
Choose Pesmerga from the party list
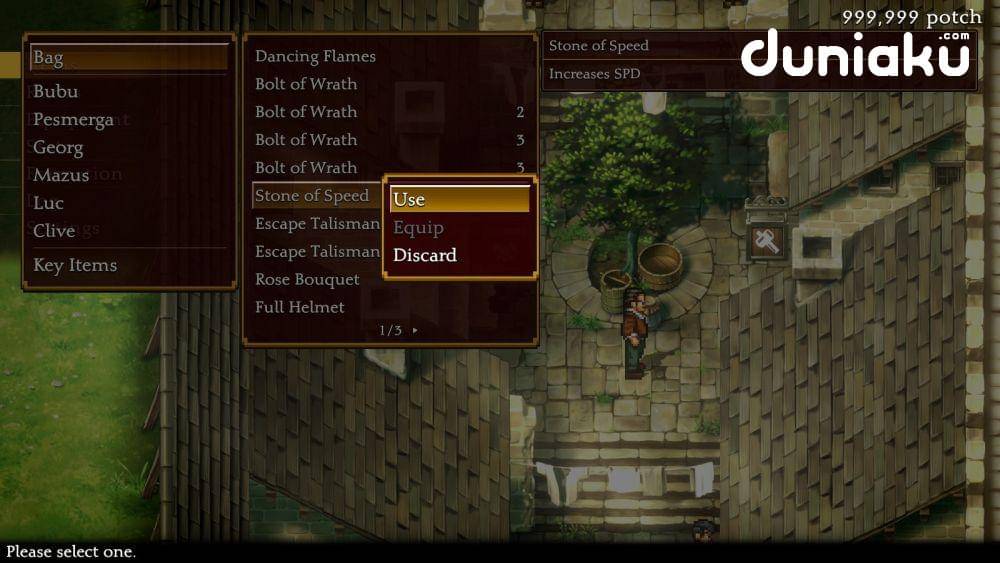(73, 119)
